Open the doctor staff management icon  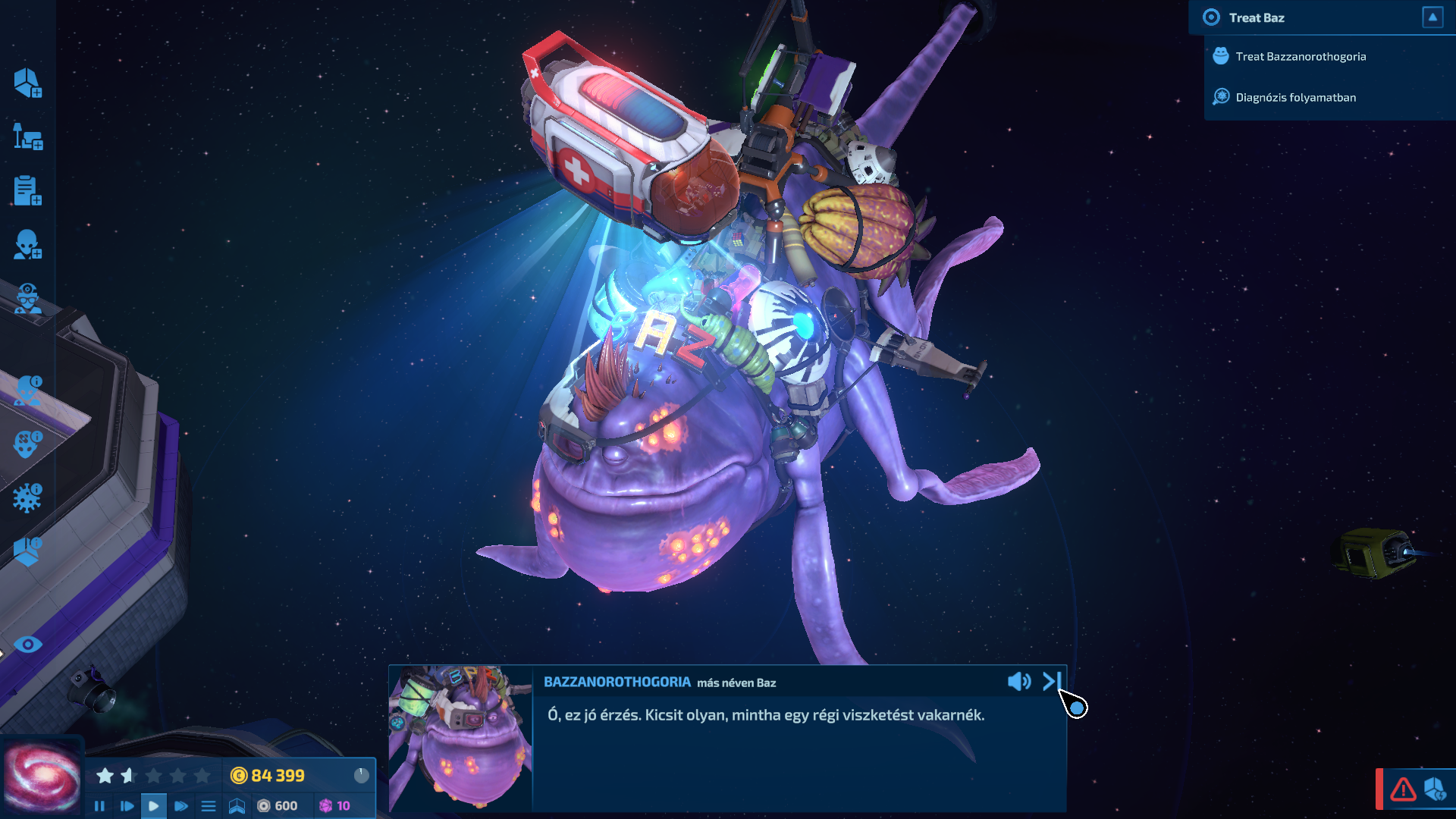(x=27, y=299)
